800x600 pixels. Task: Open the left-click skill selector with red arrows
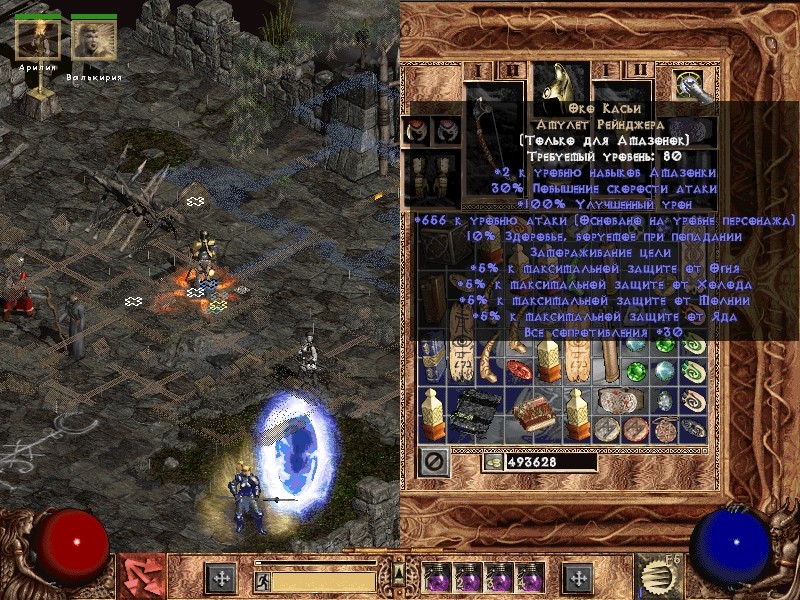tap(141, 576)
